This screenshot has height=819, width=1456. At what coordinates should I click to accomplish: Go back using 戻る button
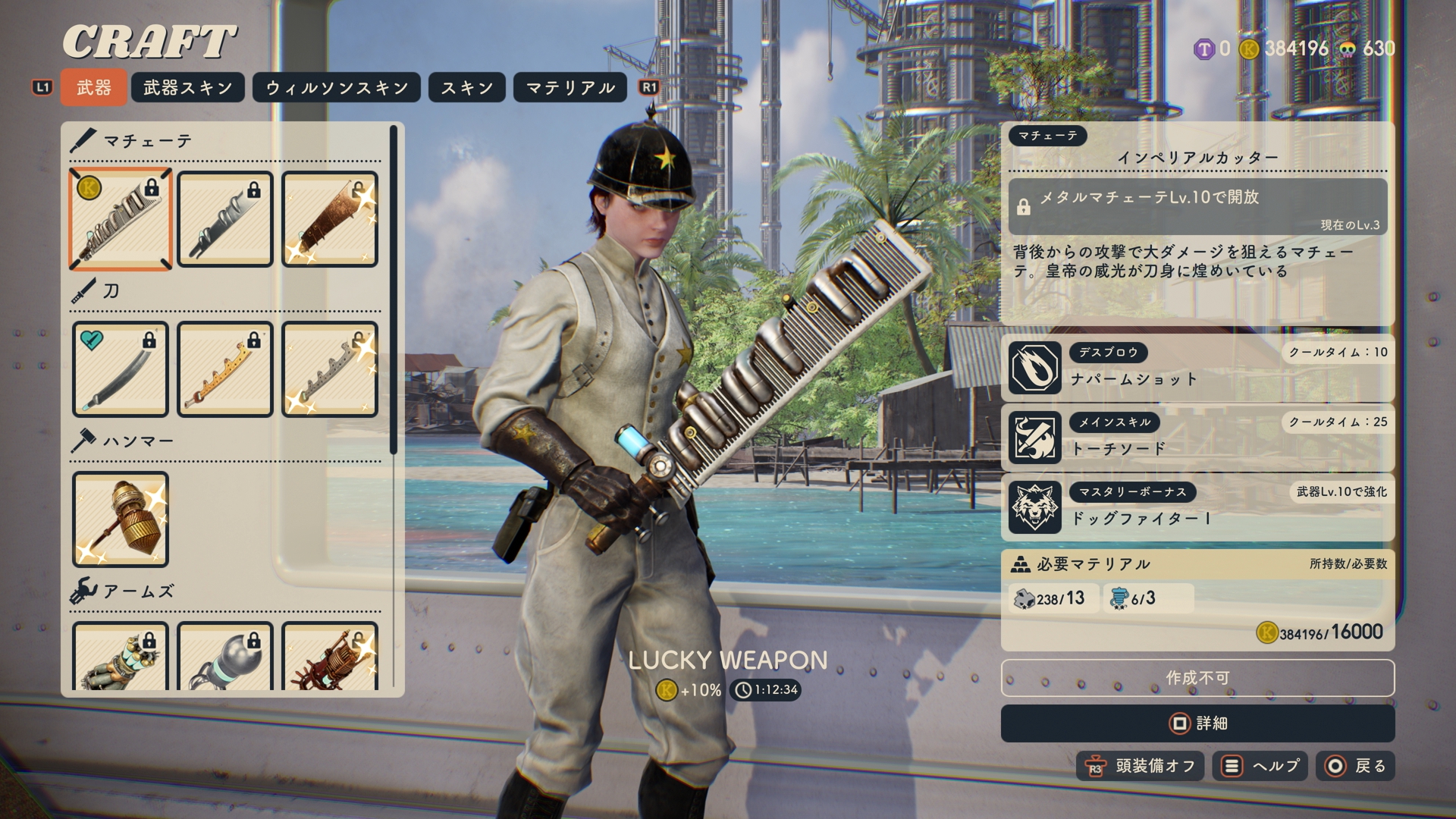(1355, 766)
